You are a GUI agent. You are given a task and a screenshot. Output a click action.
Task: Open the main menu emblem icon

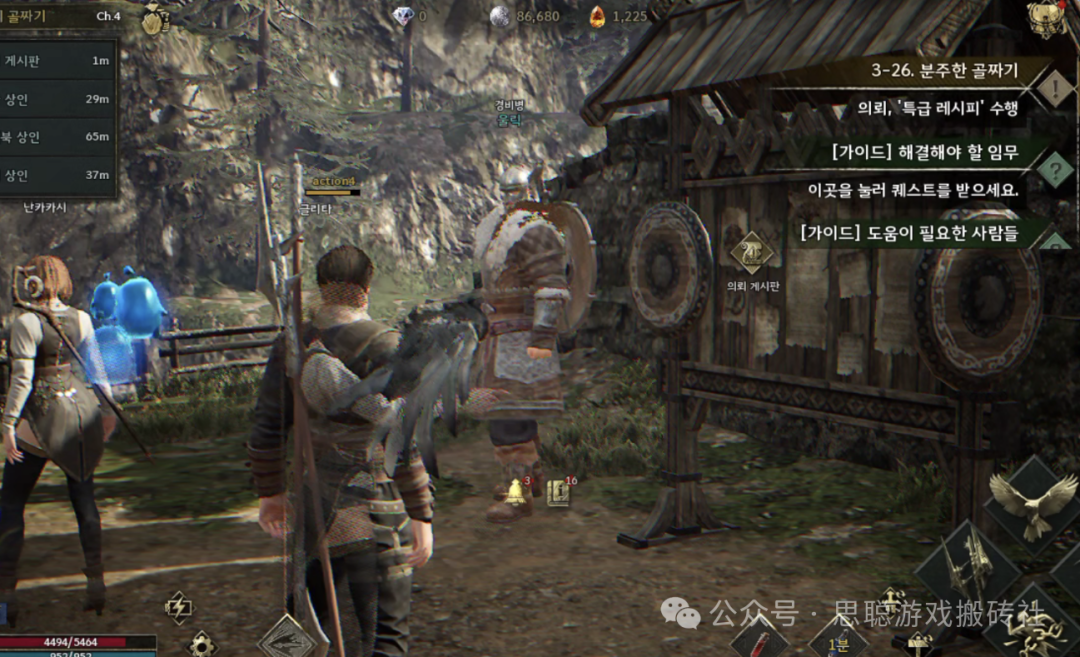click(1045, 18)
